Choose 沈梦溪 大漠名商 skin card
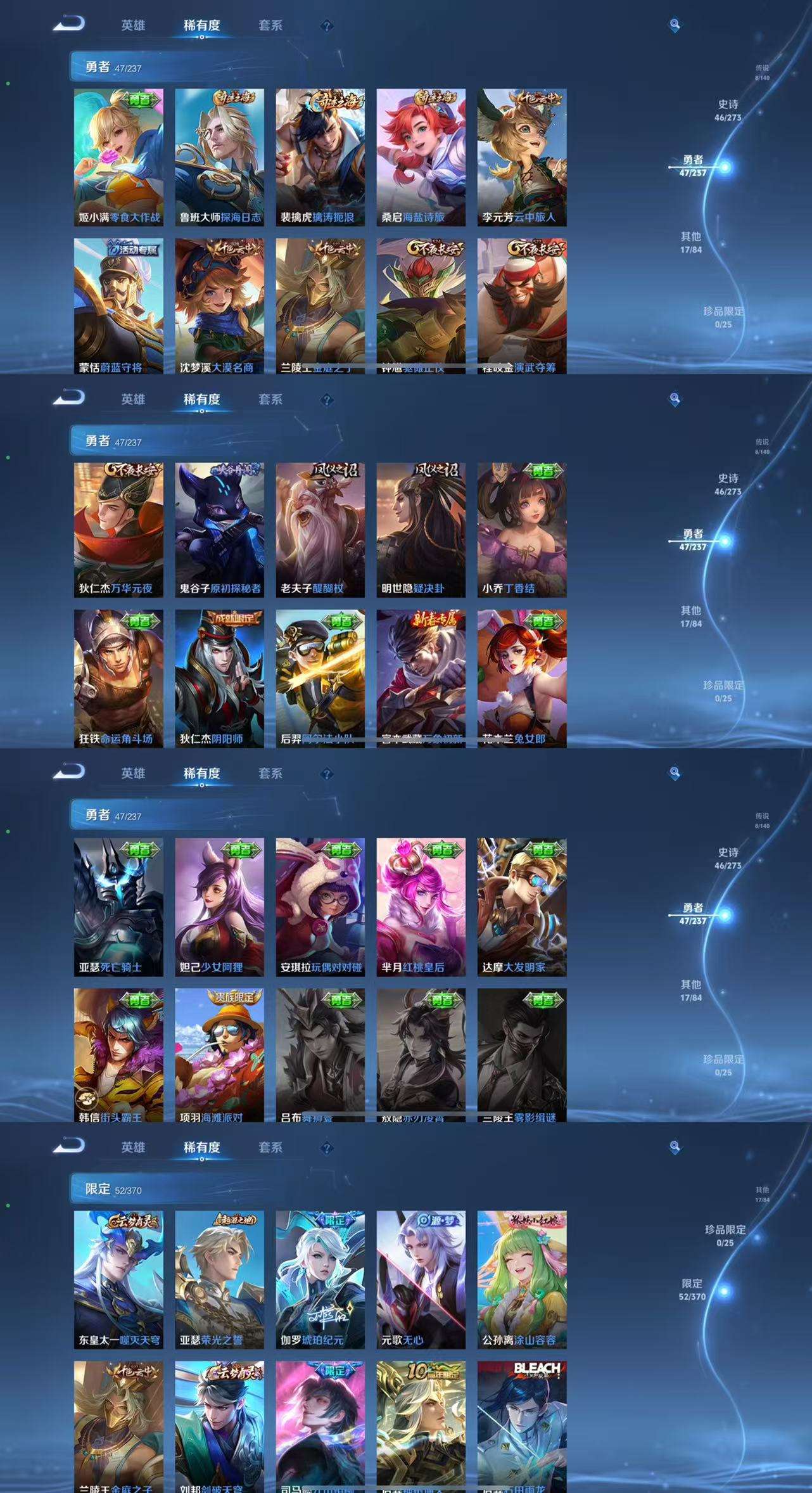The image size is (812, 1493). (x=219, y=306)
